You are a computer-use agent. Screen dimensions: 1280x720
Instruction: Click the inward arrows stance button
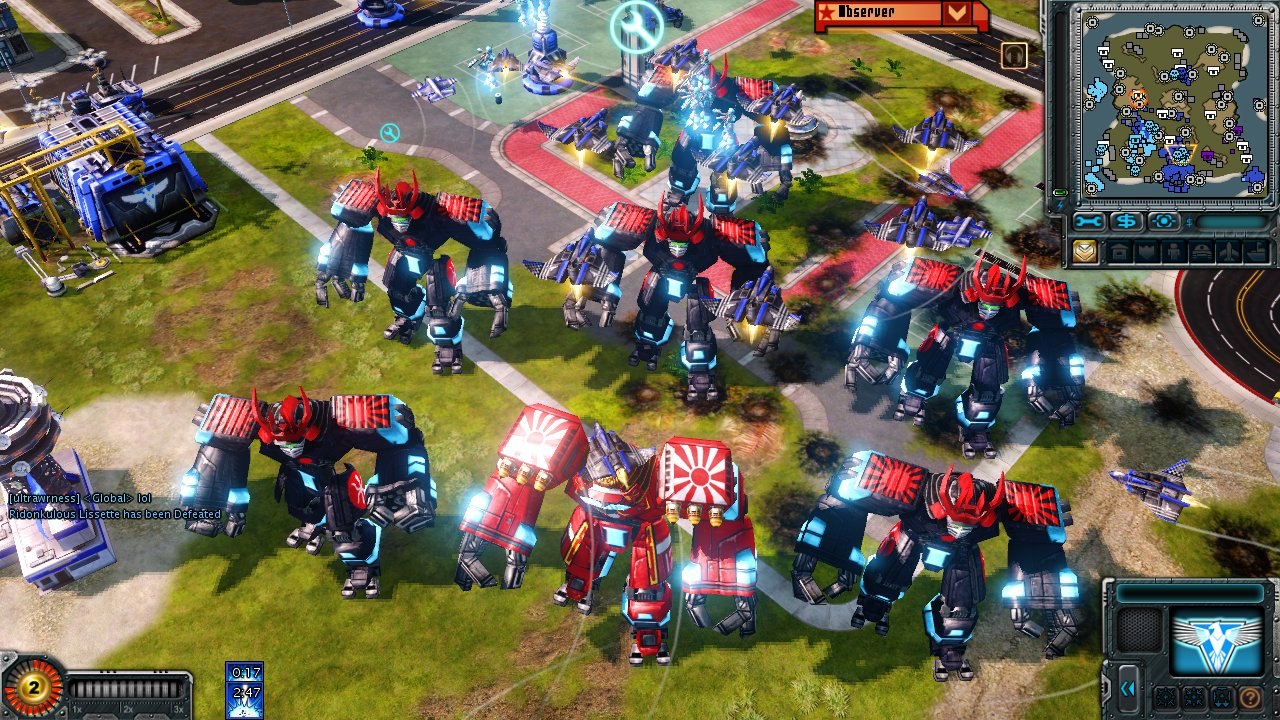tap(1193, 697)
